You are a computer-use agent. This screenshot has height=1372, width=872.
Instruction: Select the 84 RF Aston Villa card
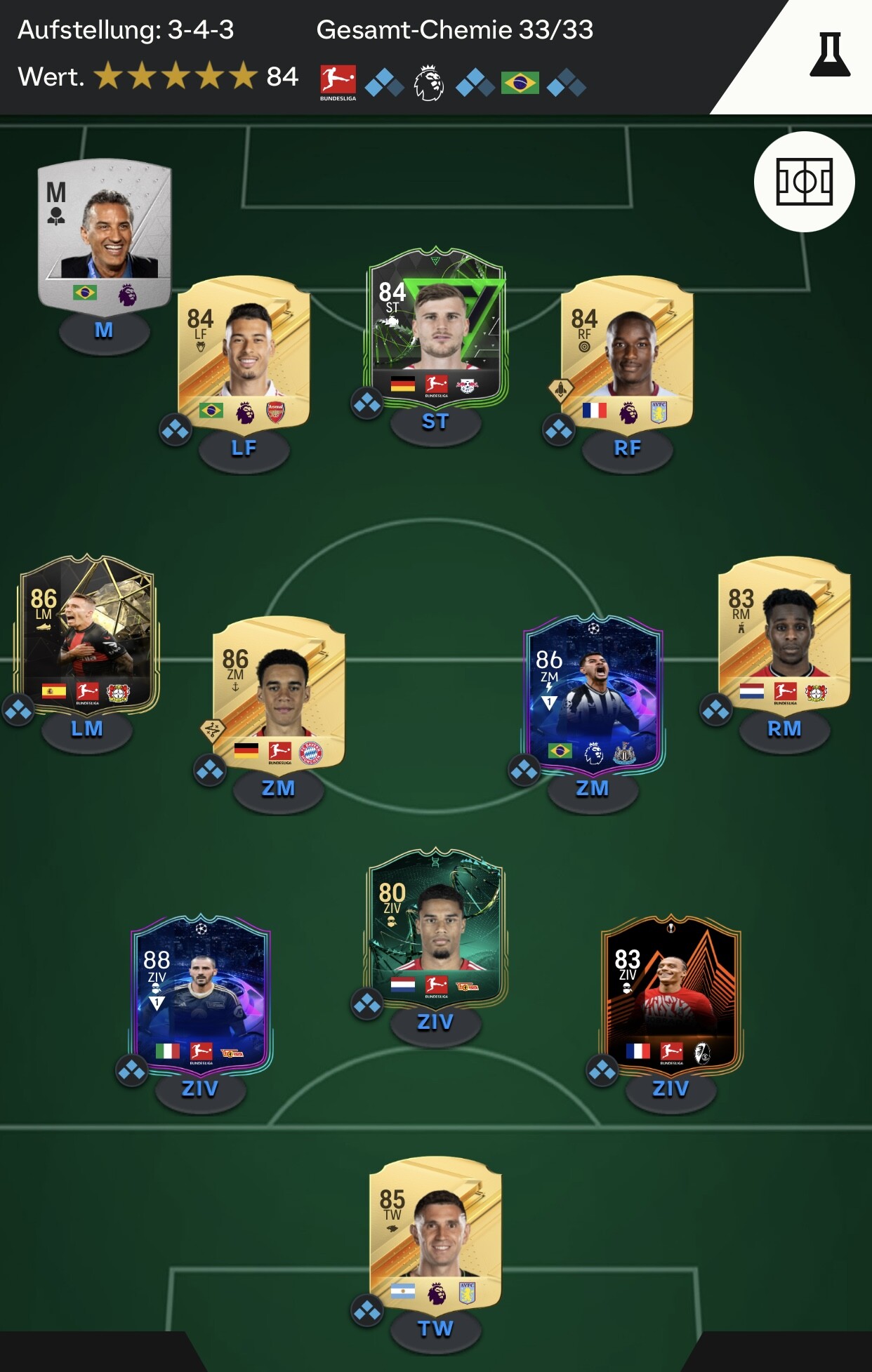(x=627, y=353)
